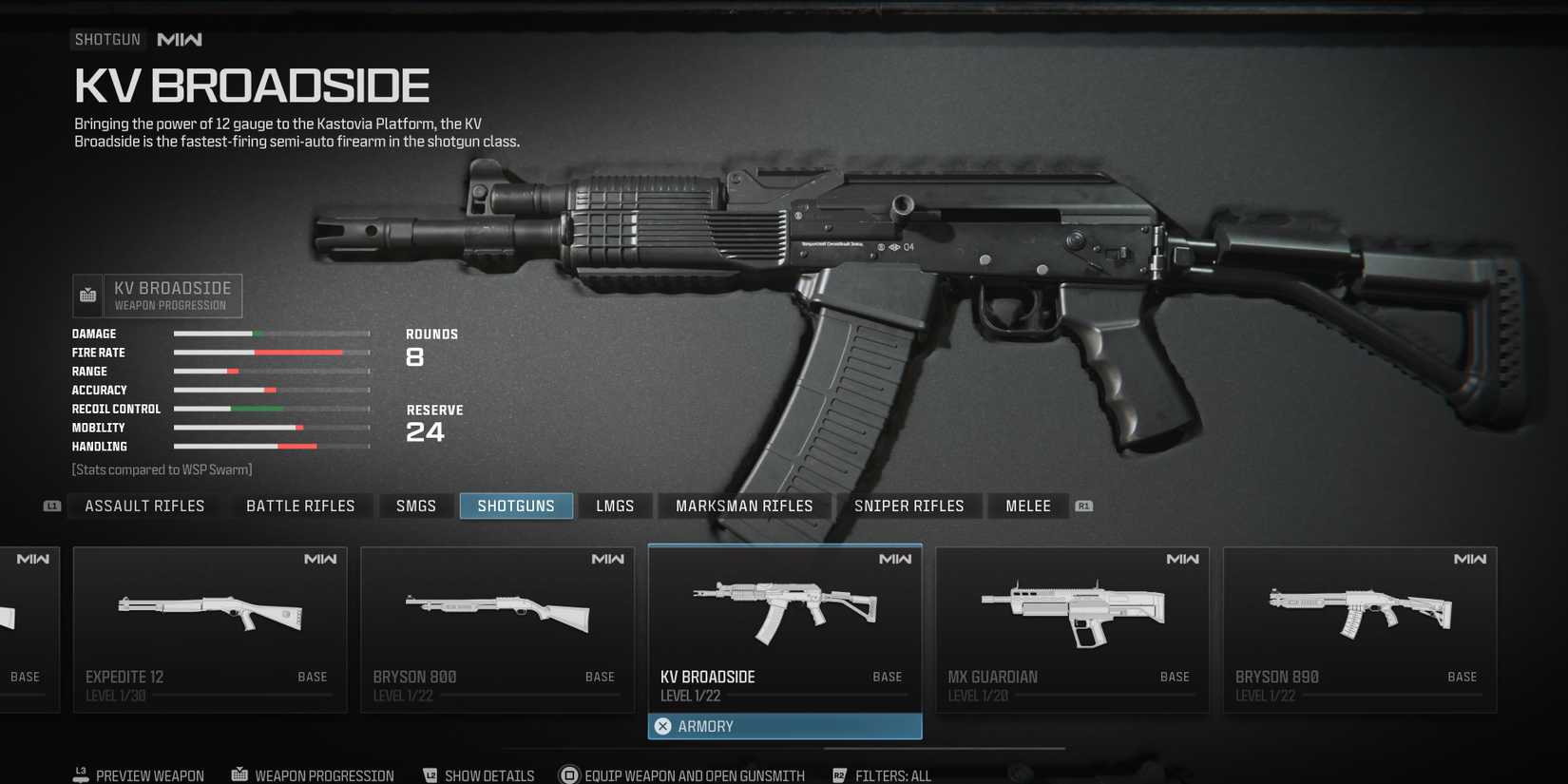
Task: Switch to the Sniper Rifles tab
Action: tap(908, 506)
